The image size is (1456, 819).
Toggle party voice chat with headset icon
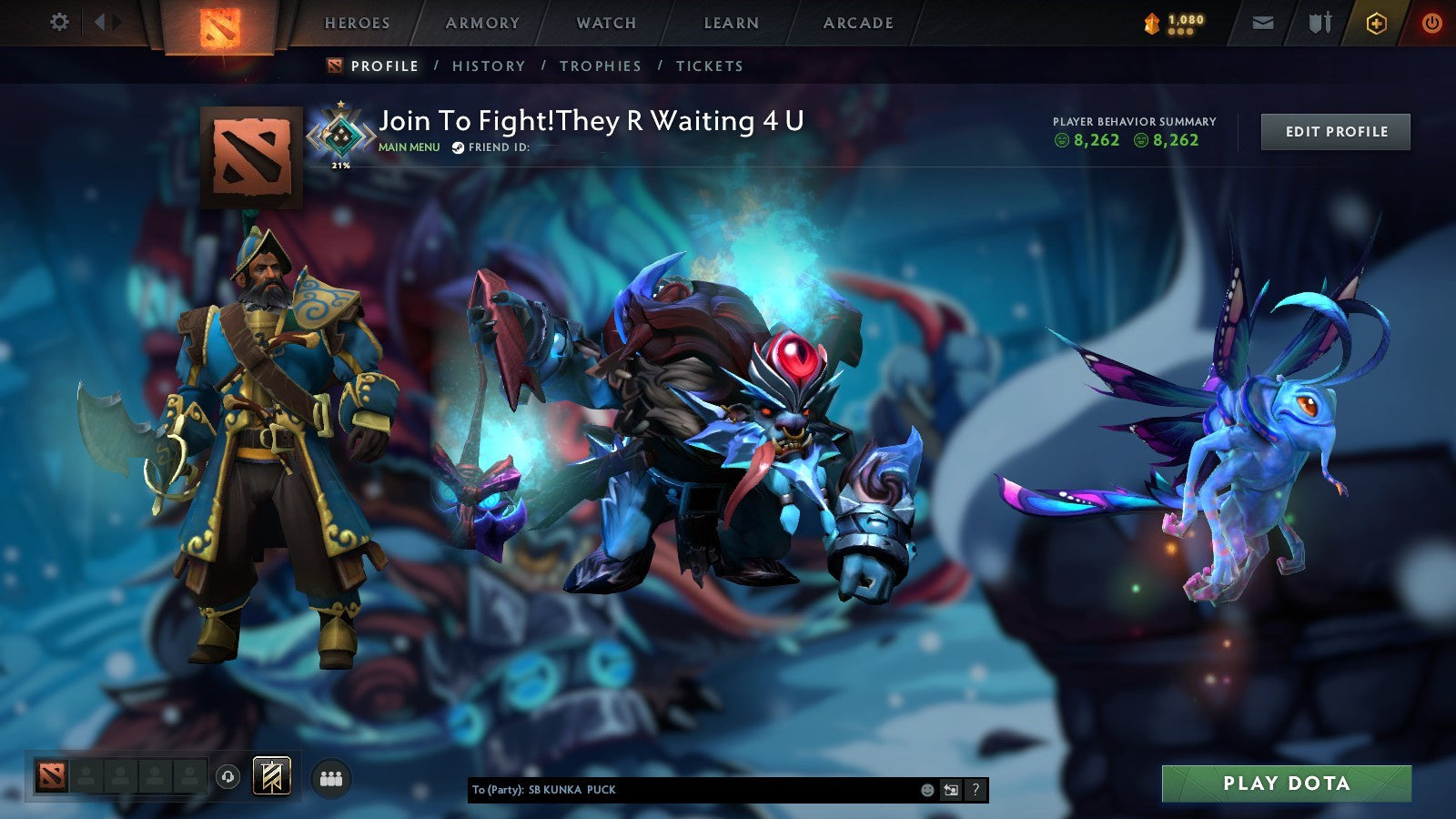coord(229,778)
